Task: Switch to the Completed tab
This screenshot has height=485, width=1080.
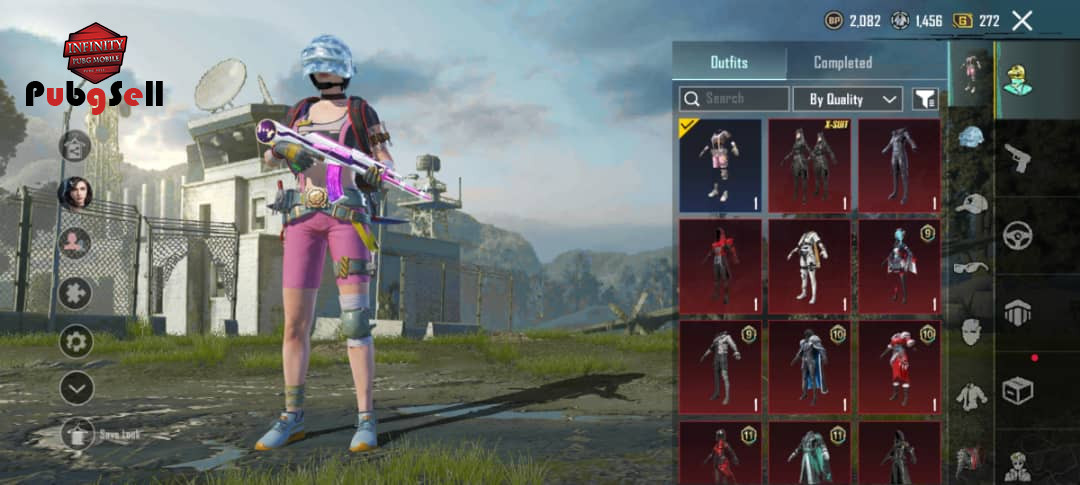Action: pos(842,62)
